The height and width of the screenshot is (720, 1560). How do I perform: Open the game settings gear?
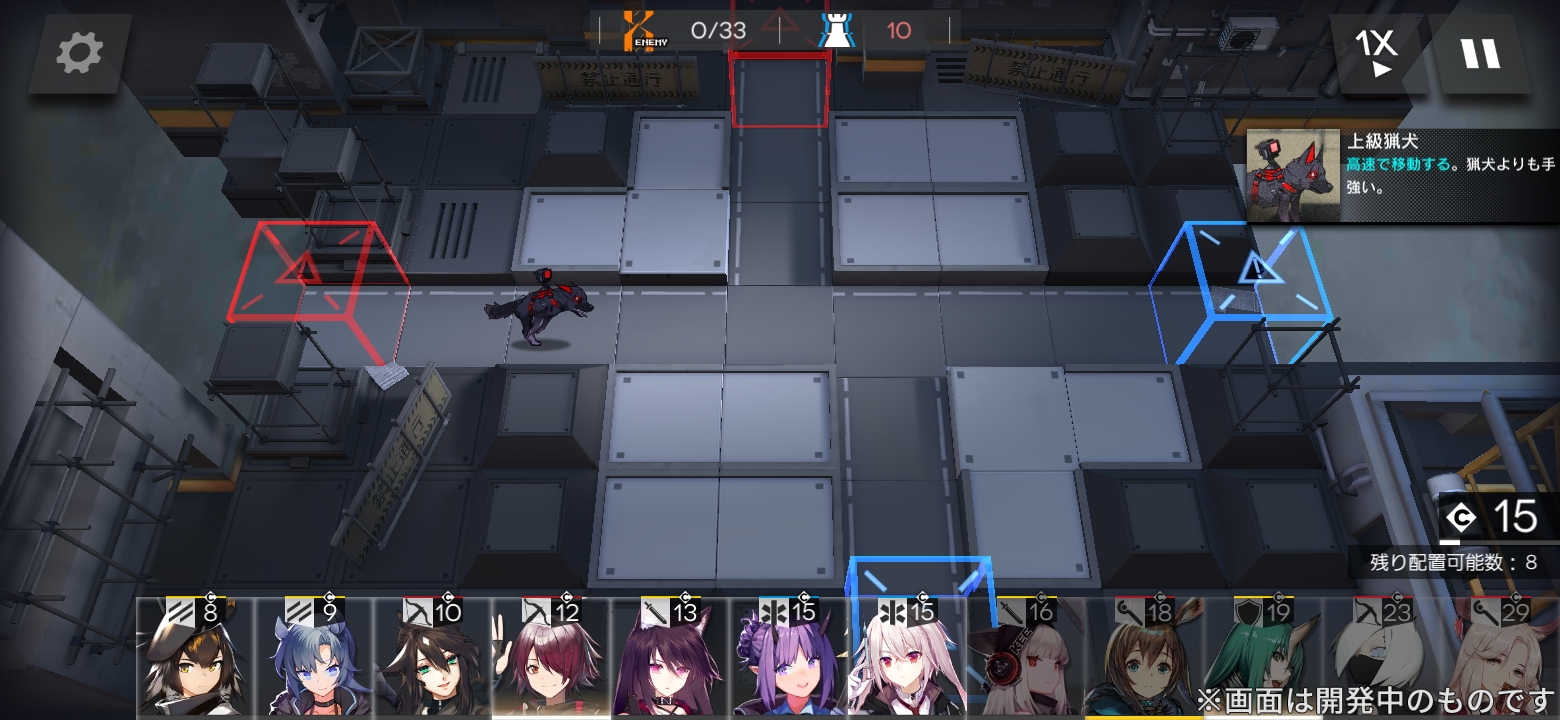pyautogui.click(x=79, y=55)
